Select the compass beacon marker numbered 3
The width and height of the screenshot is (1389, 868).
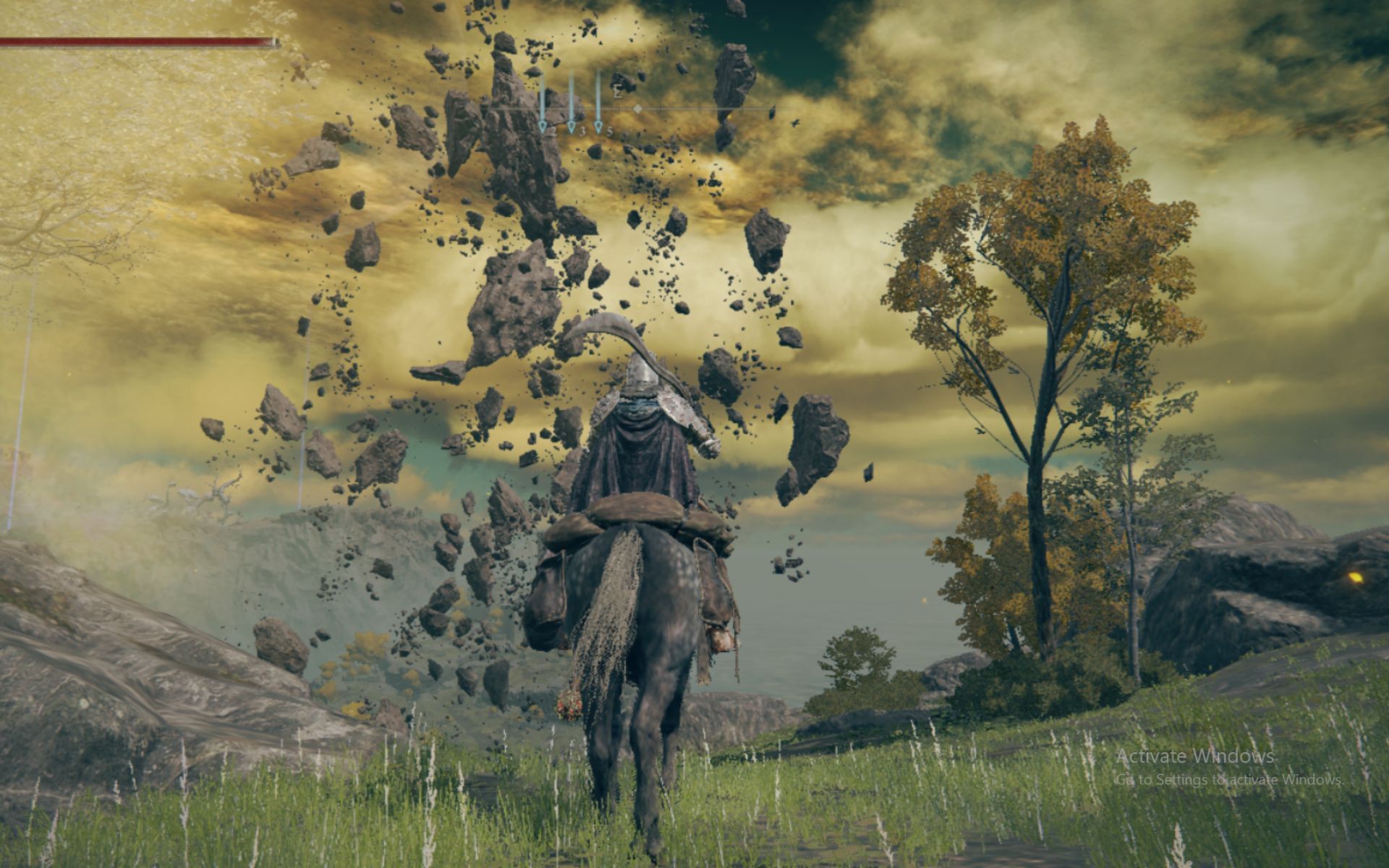[571, 127]
